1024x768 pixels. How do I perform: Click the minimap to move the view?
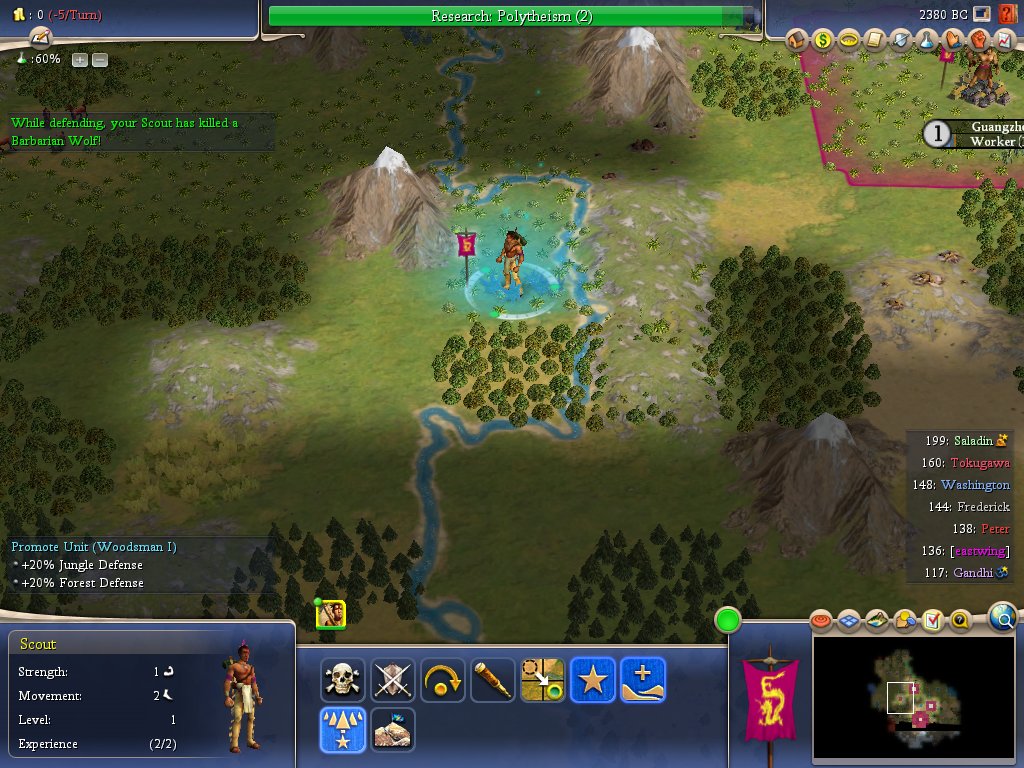click(915, 697)
